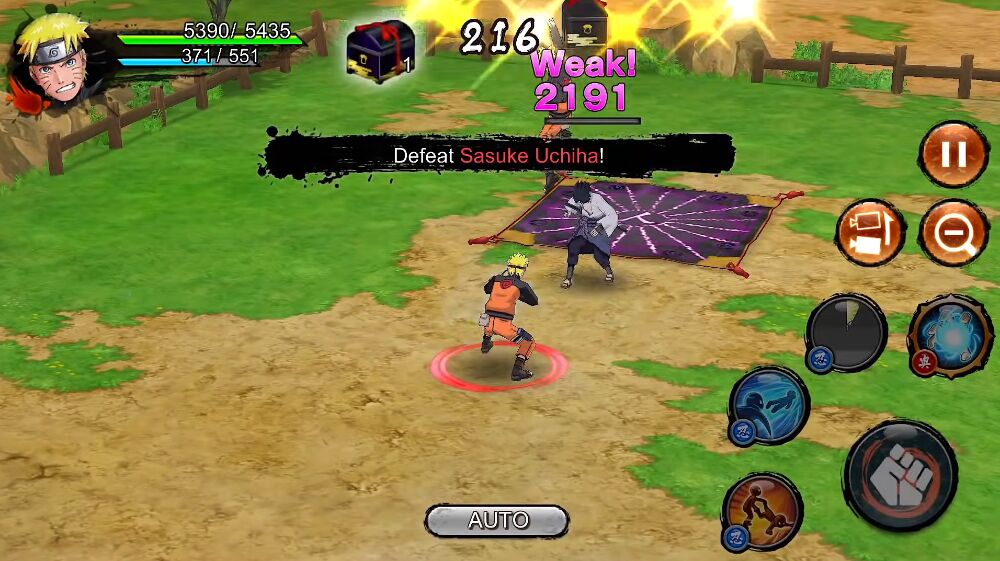Pause the battle with the pause button
1000x561 pixels.
point(953,154)
